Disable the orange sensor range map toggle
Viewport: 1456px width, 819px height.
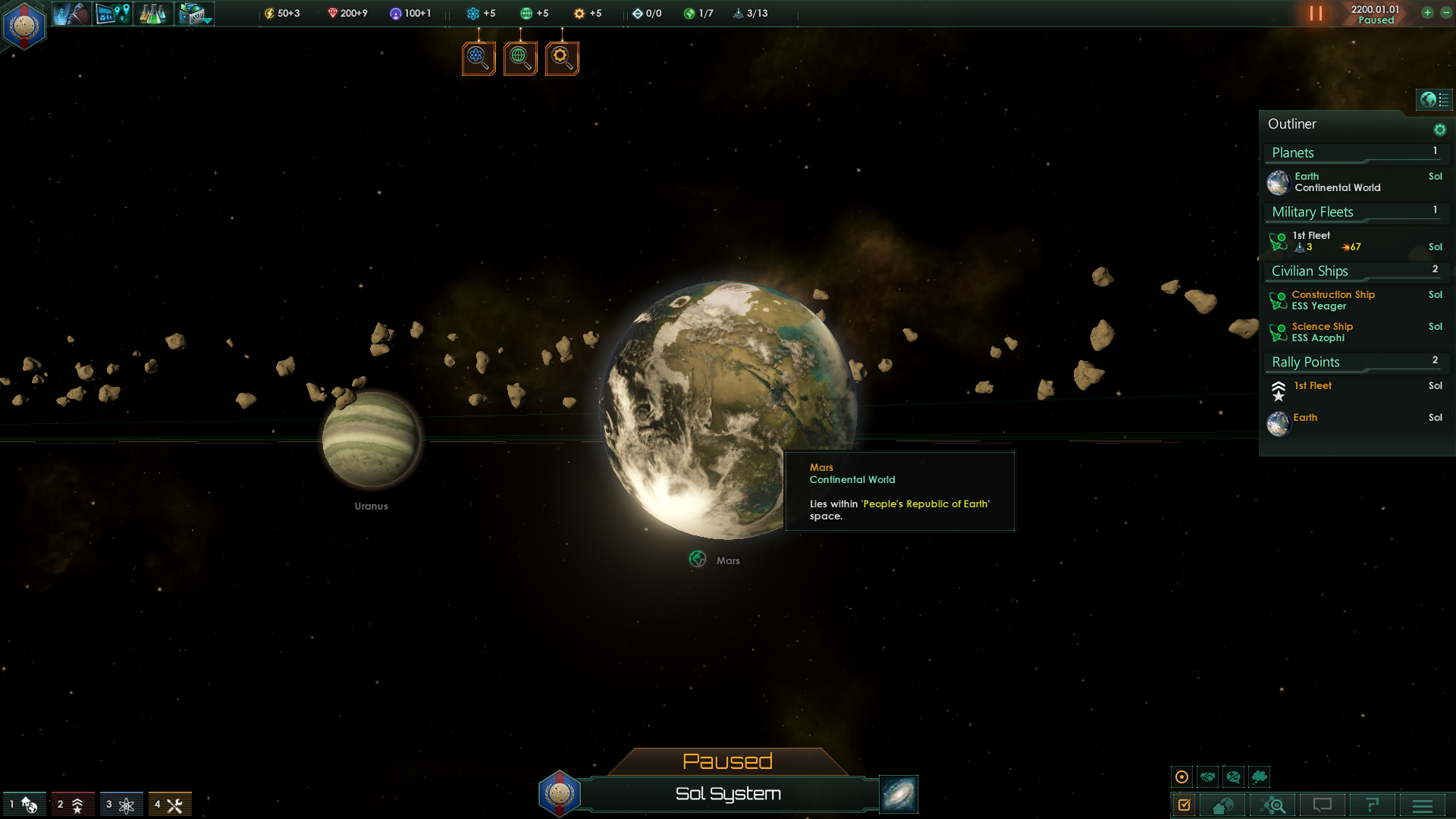[x=1182, y=777]
